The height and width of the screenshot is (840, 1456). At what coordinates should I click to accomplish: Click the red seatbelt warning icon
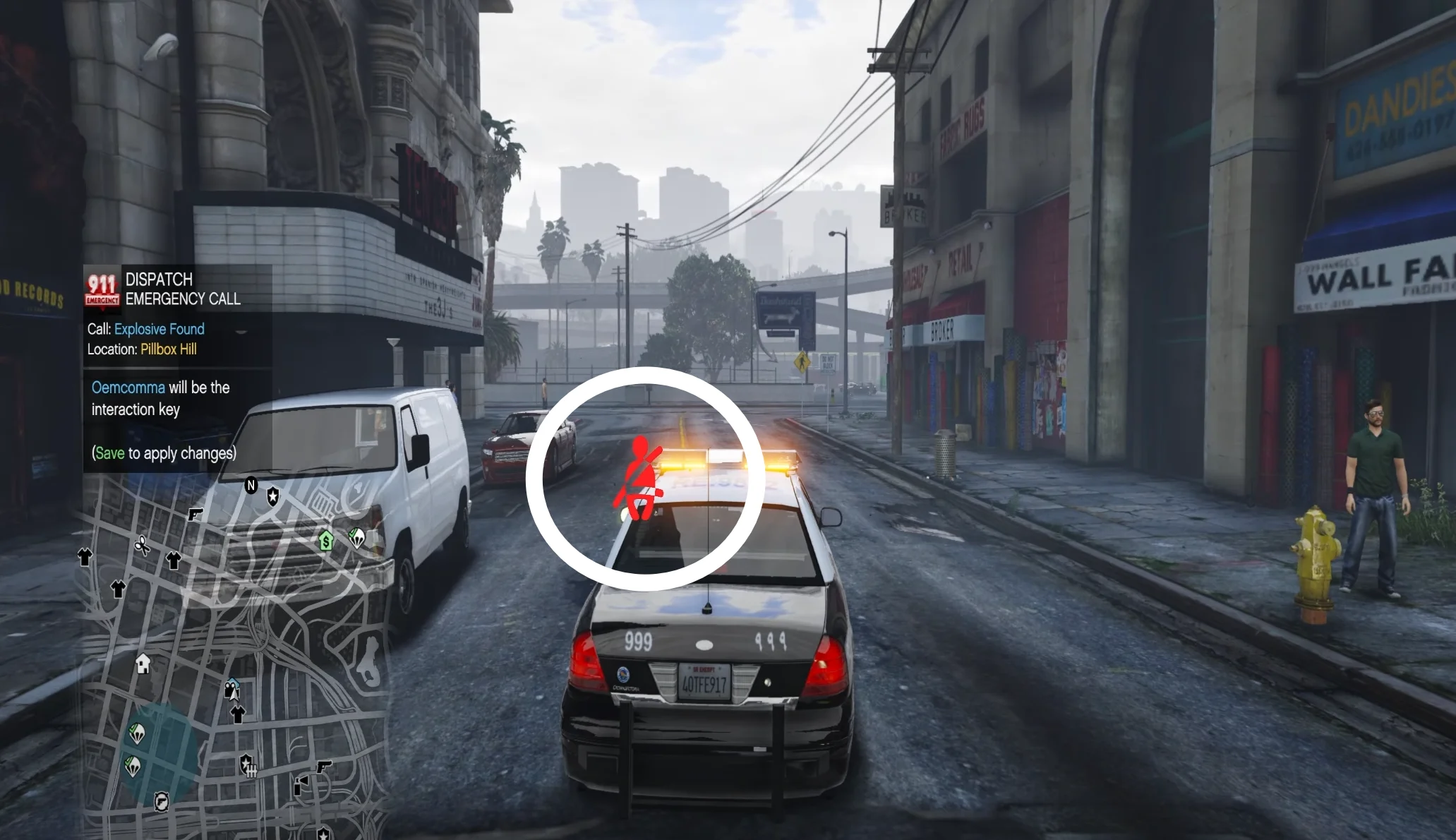coord(639,479)
